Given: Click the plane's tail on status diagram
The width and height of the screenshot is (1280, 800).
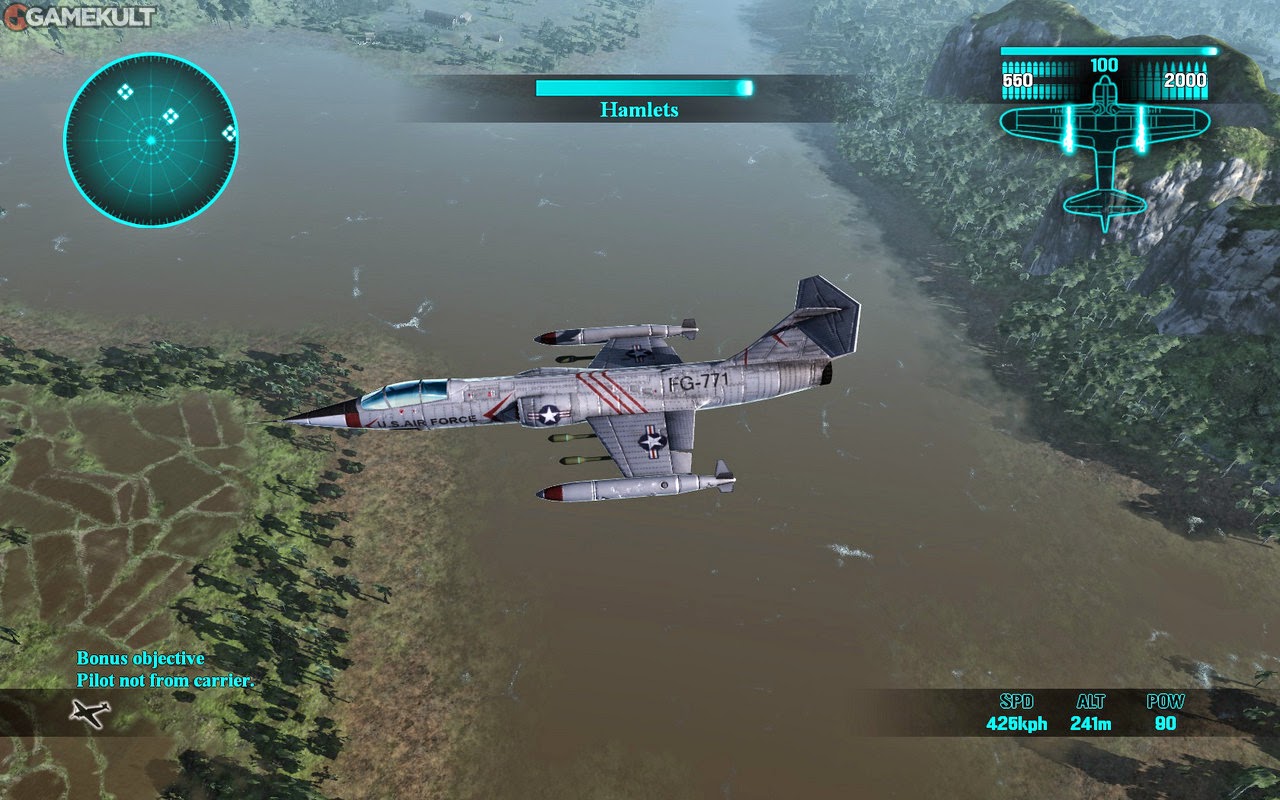Looking at the screenshot, I should pyautogui.click(x=1105, y=200).
